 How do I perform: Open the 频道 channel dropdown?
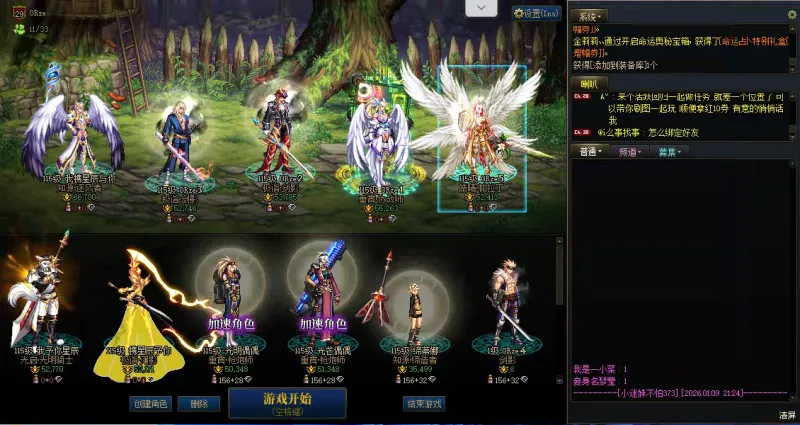[630, 152]
